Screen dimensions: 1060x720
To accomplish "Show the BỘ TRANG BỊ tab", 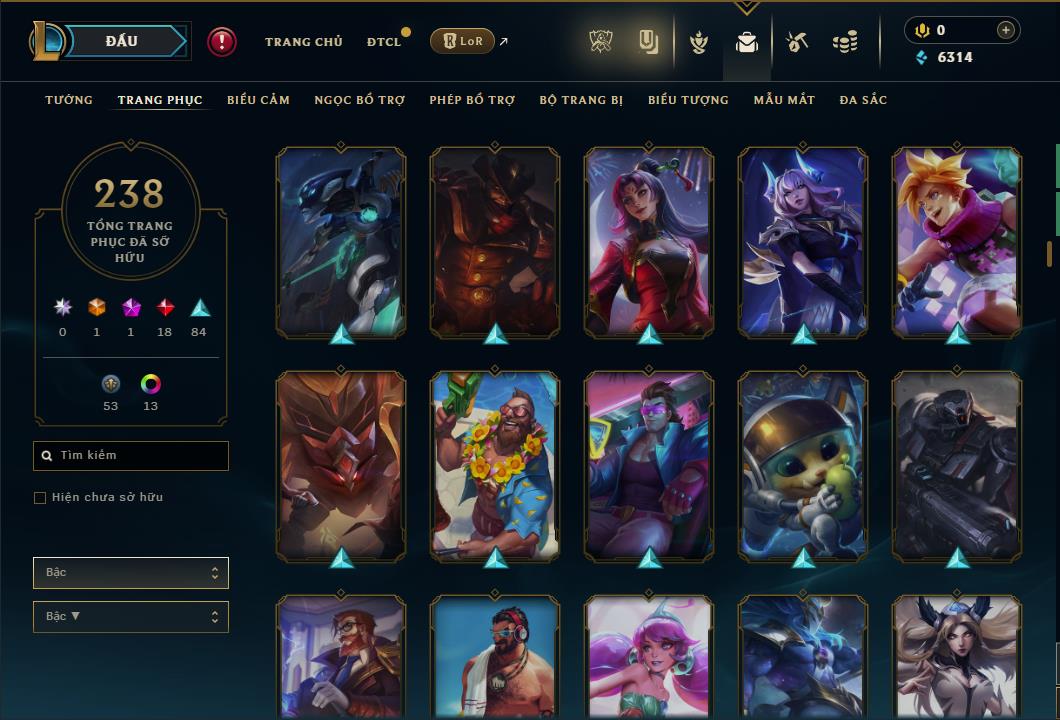I will pyautogui.click(x=581, y=100).
